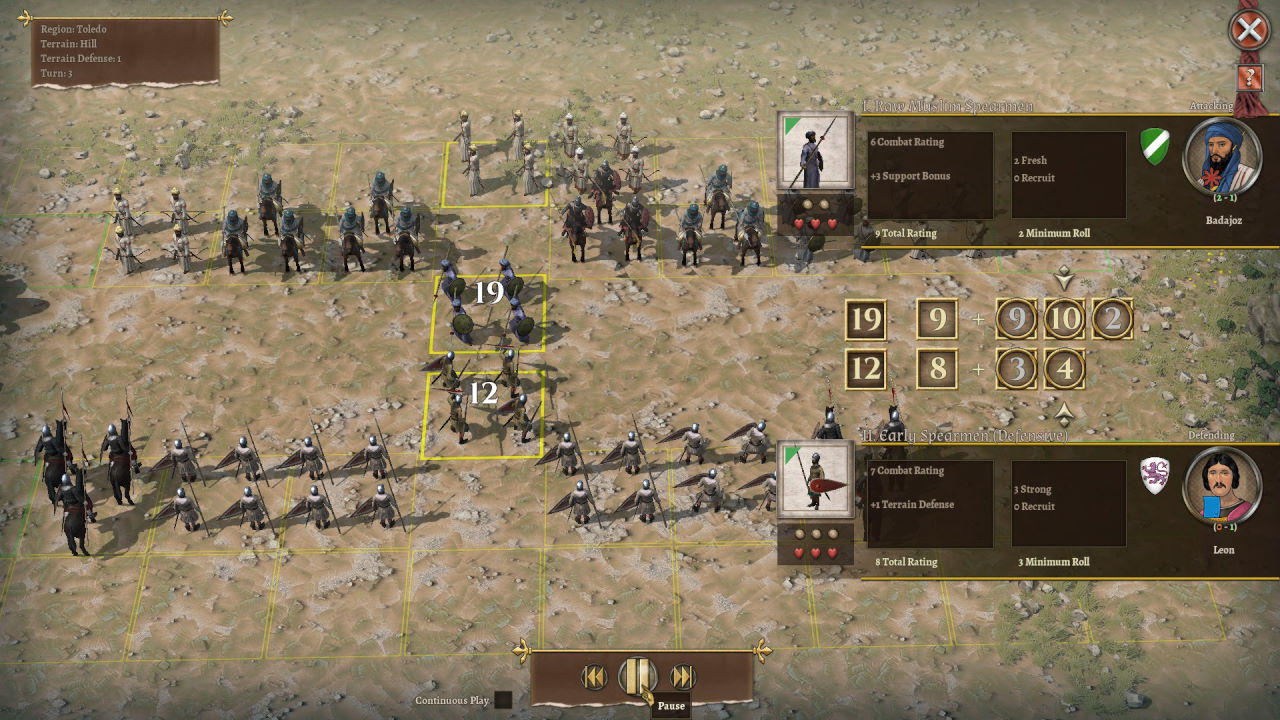Screen dimensions: 1280x720
Task: Select the attacking unit tile showing 19
Action: (489, 313)
